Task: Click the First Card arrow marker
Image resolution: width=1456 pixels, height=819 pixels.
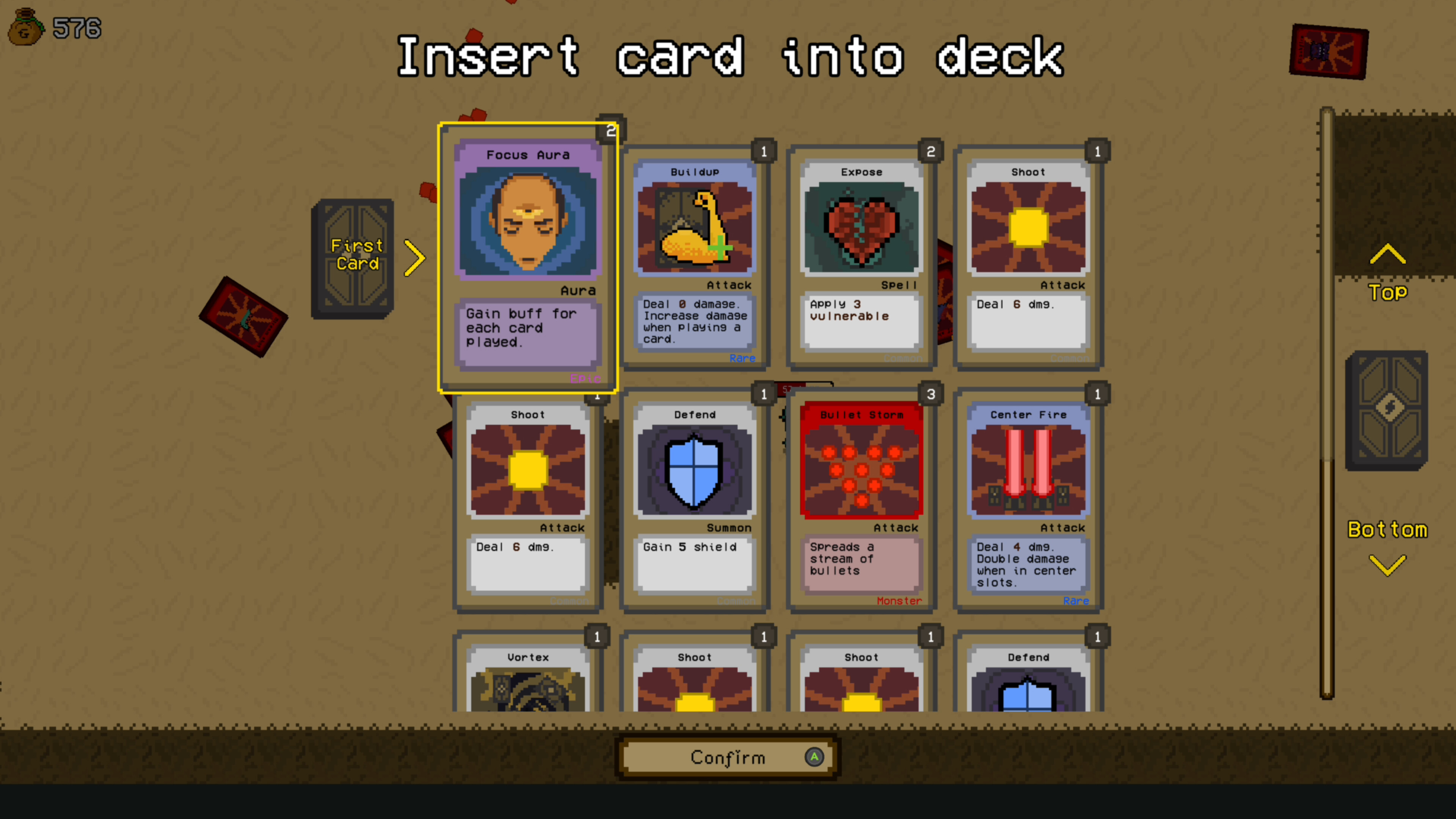Action: [x=416, y=258]
